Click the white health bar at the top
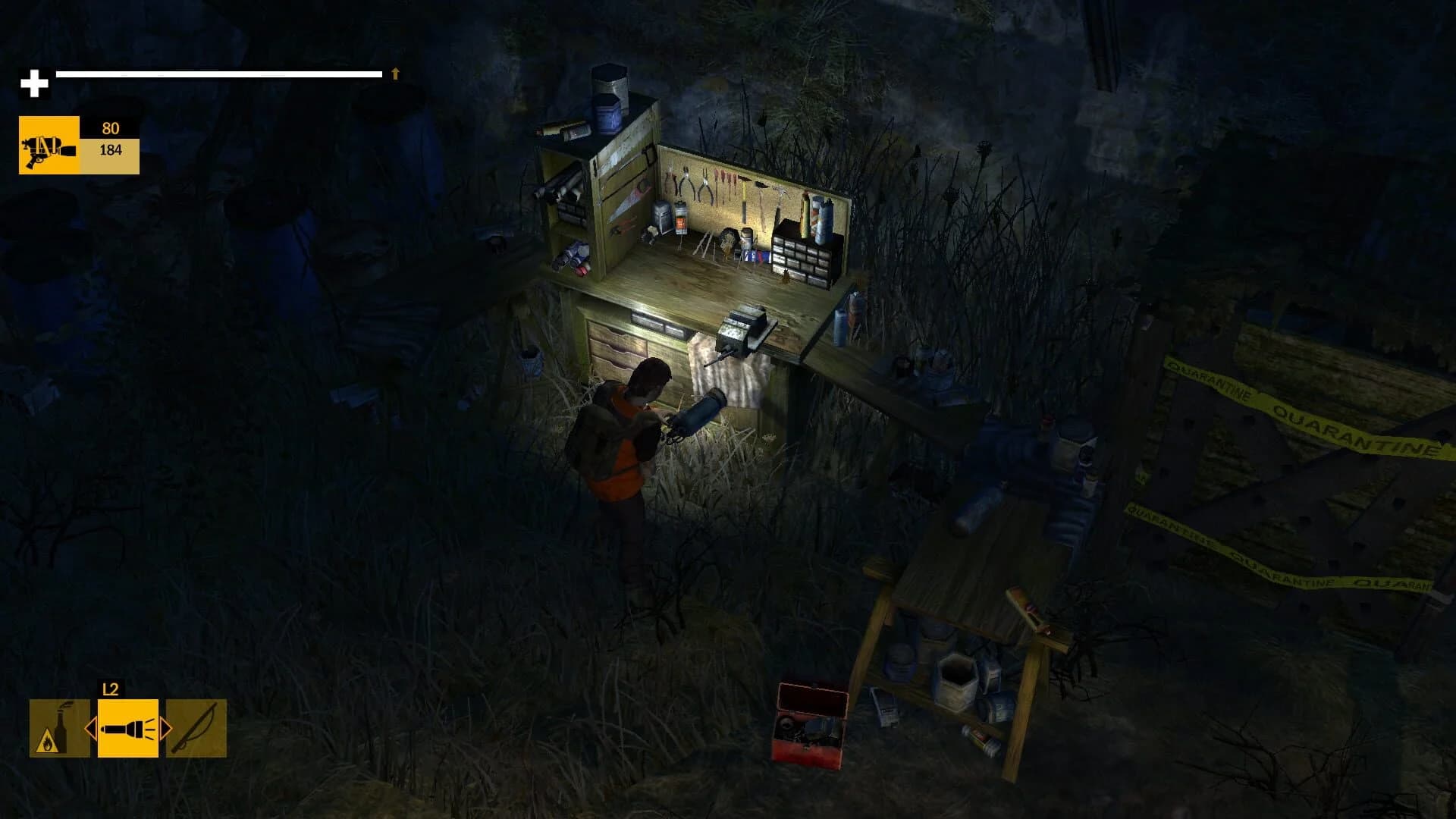 tap(220, 74)
